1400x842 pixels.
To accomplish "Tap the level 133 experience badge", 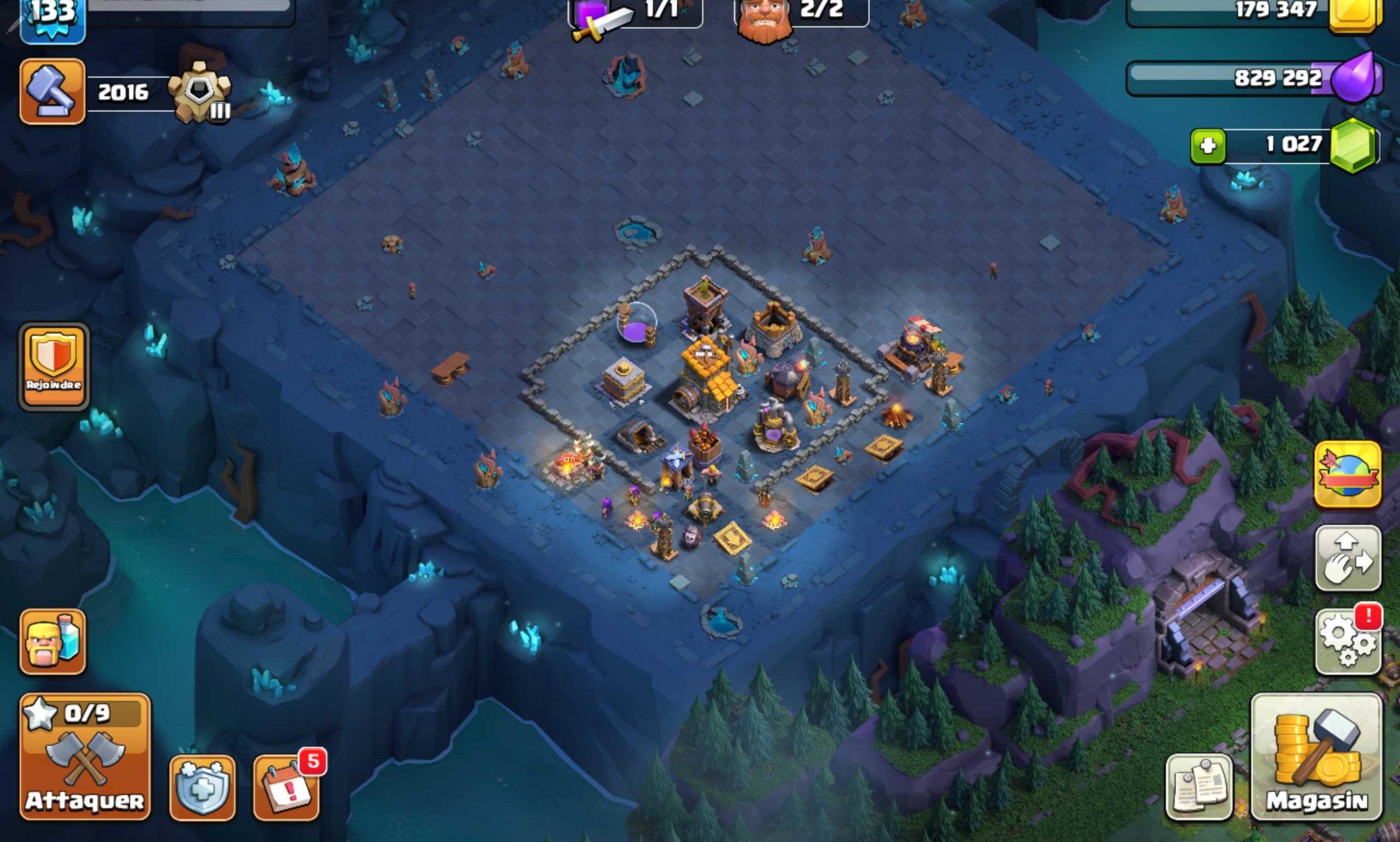I will [53, 17].
